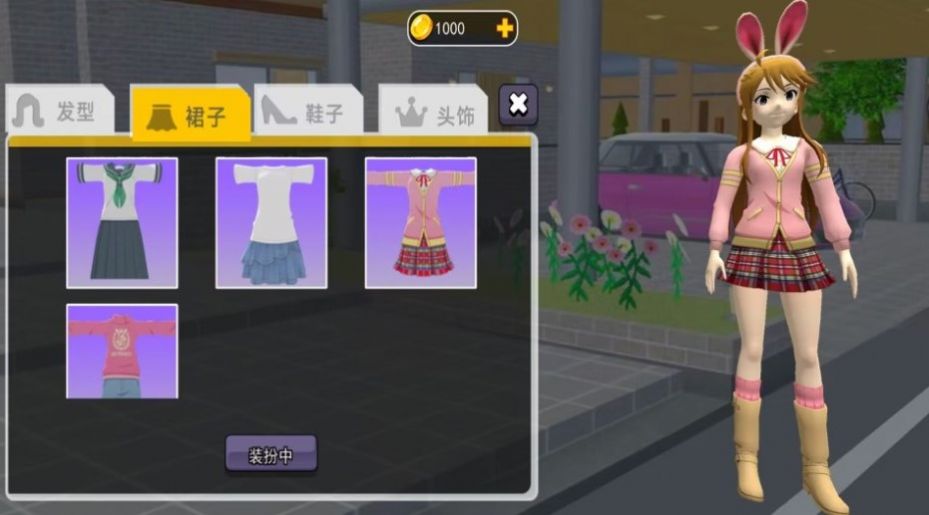Choose the green sailor uniform outfit
Screen dimensions: 929x515
(122, 222)
